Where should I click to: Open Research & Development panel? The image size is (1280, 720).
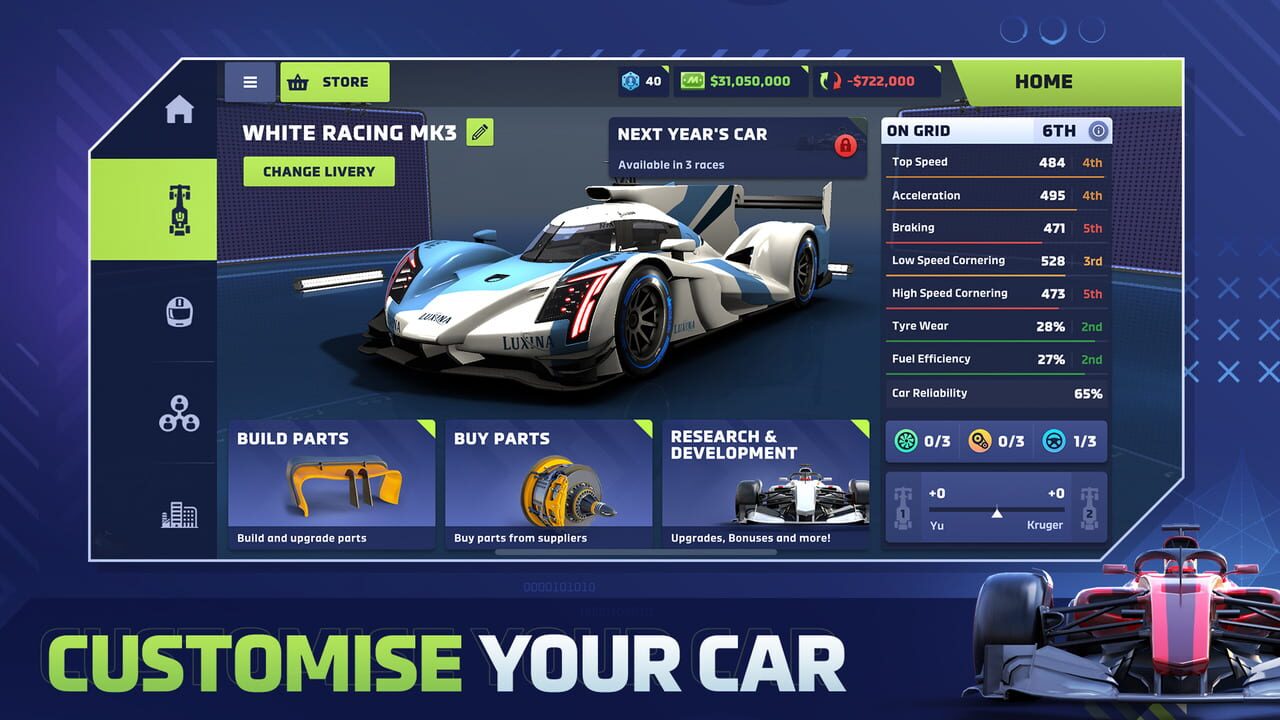[766, 483]
